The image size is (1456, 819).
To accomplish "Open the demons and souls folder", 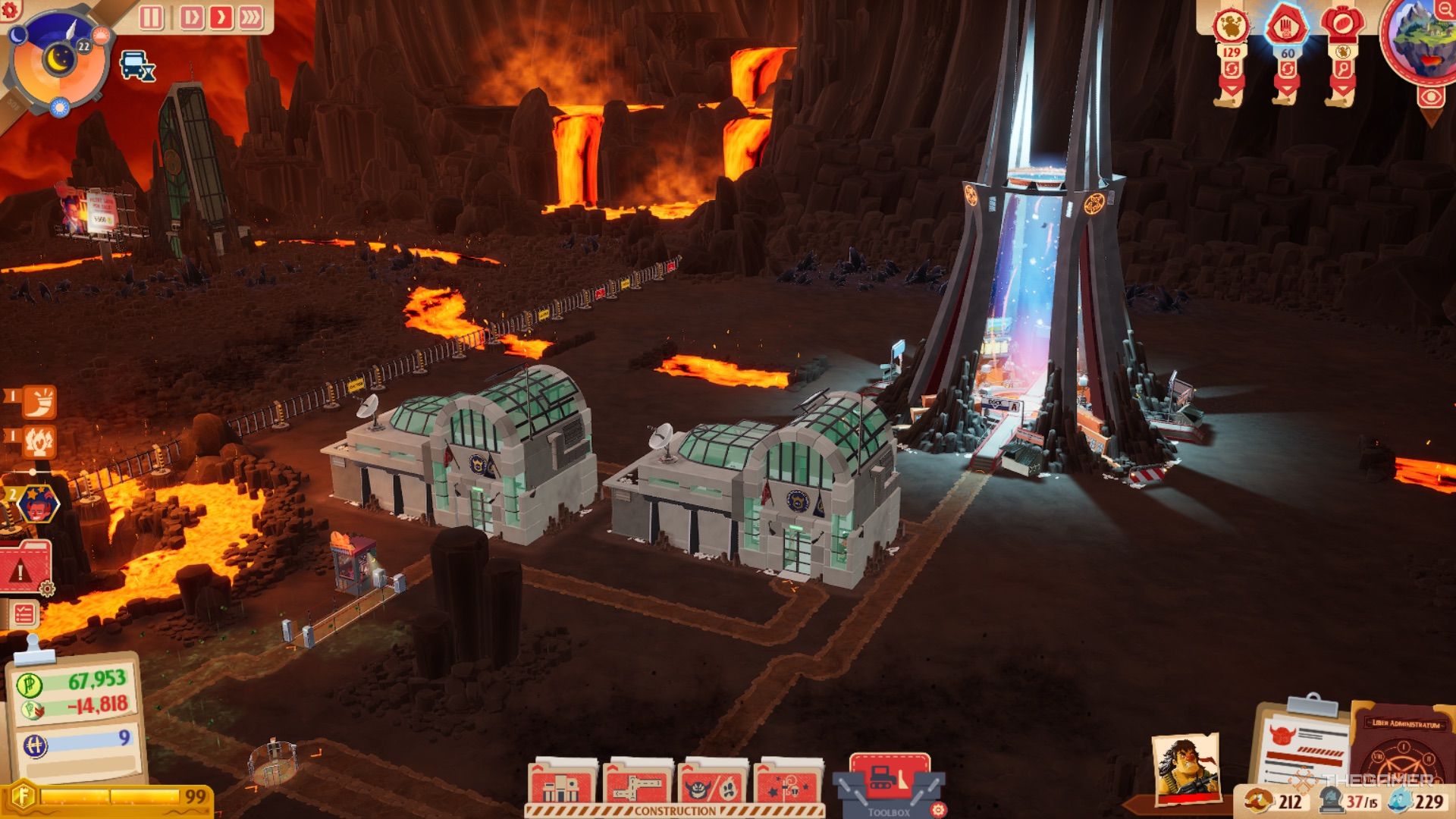I will pyautogui.click(x=712, y=783).
